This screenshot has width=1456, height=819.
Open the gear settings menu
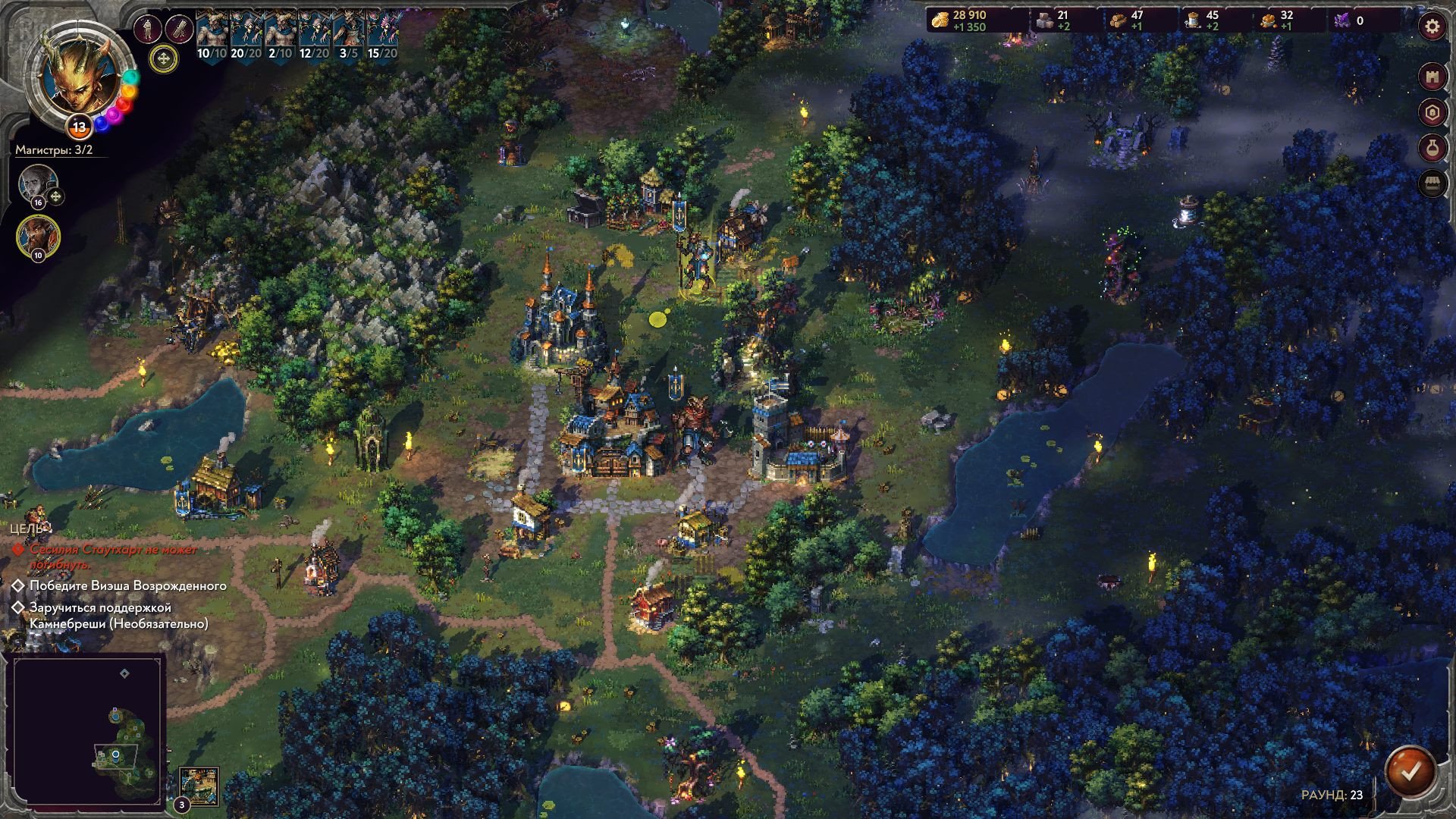[1432, 27]
